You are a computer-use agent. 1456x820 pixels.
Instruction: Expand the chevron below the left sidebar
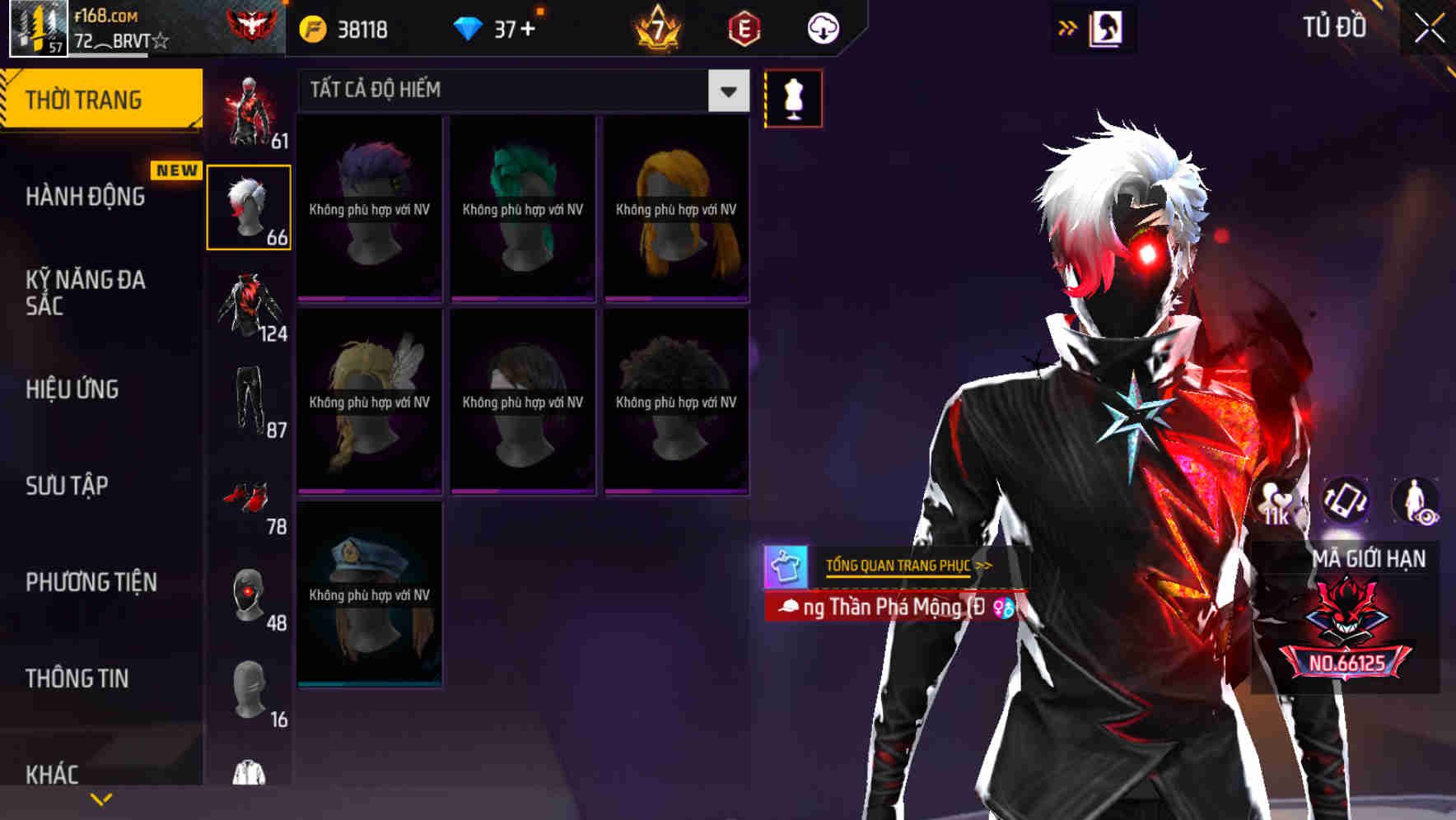click(x=100, y=798)
